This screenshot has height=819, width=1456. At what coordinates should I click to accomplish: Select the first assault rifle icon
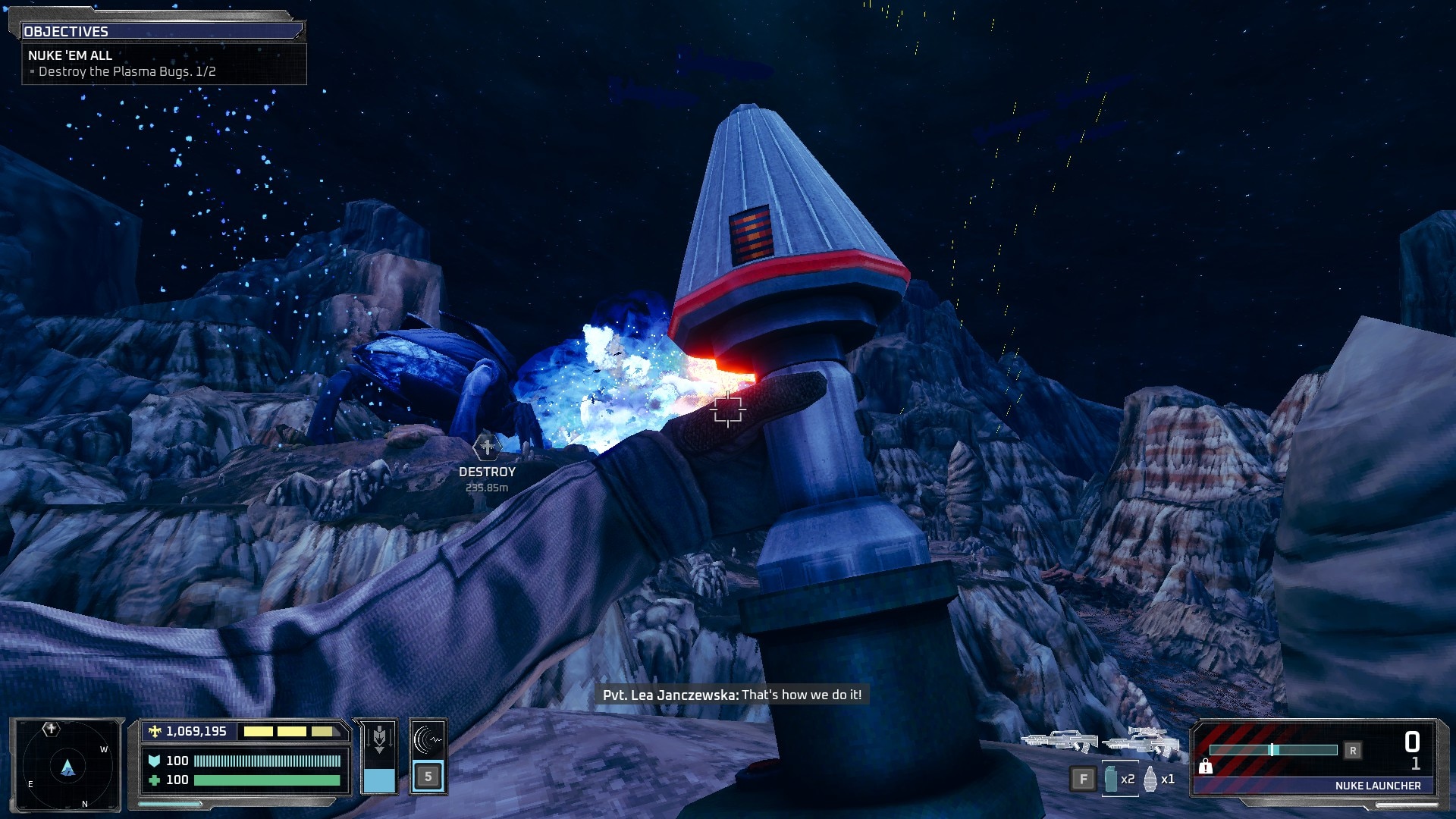coord(1059,740)
